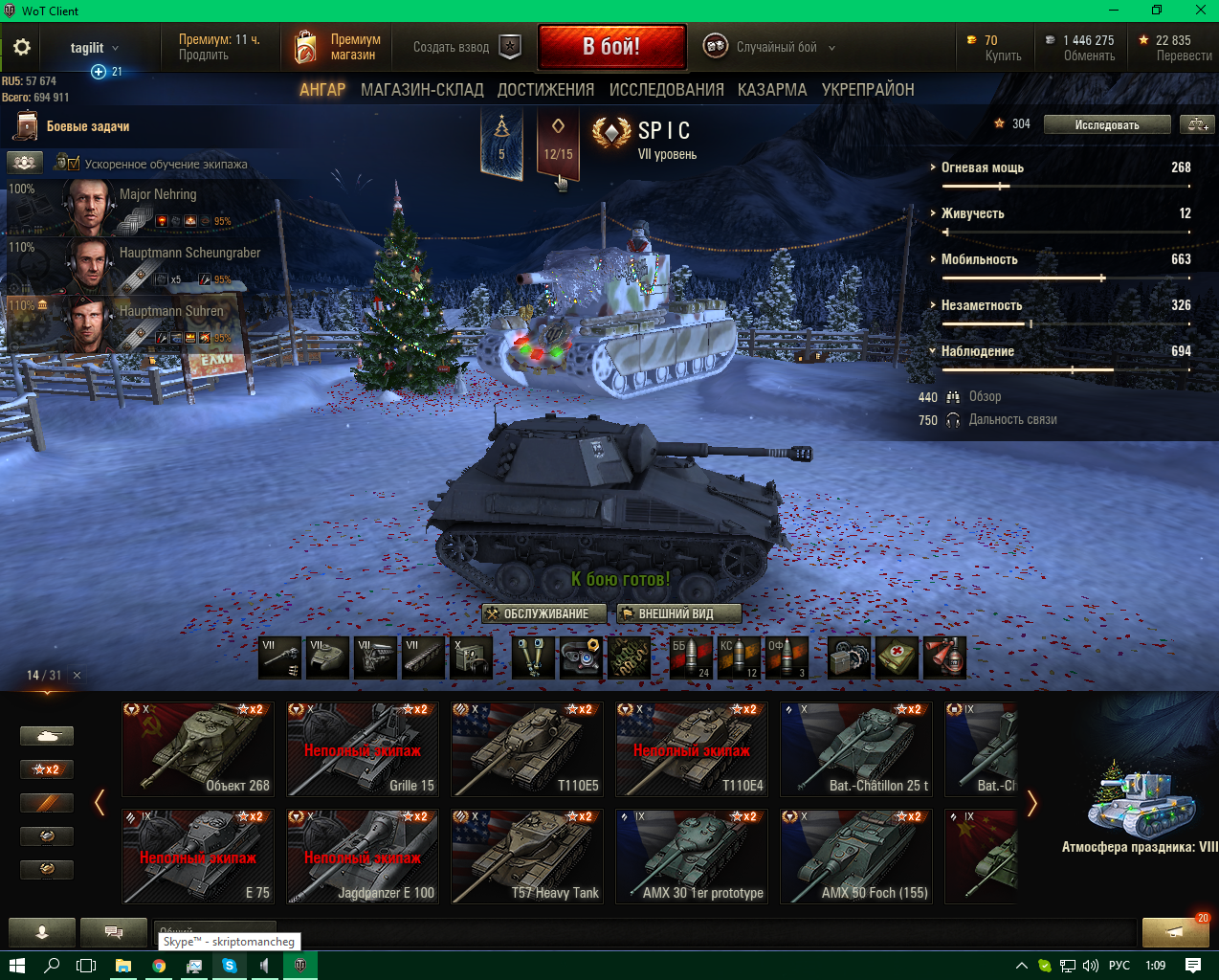Select the T57 Heavy Tank card
1219x980 pixels.
[527, 857]
